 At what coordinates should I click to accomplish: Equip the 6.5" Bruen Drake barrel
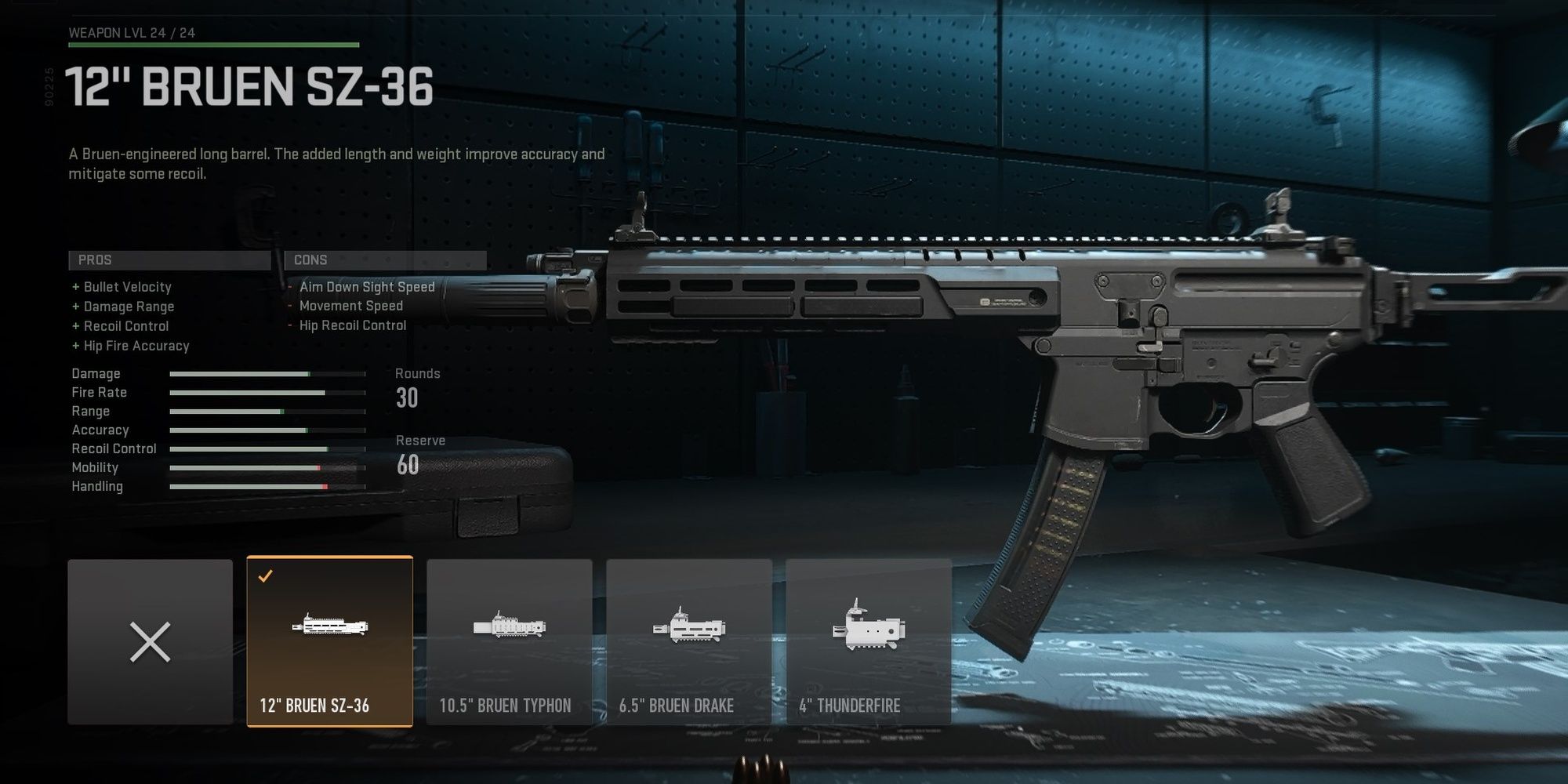[688, 641]
